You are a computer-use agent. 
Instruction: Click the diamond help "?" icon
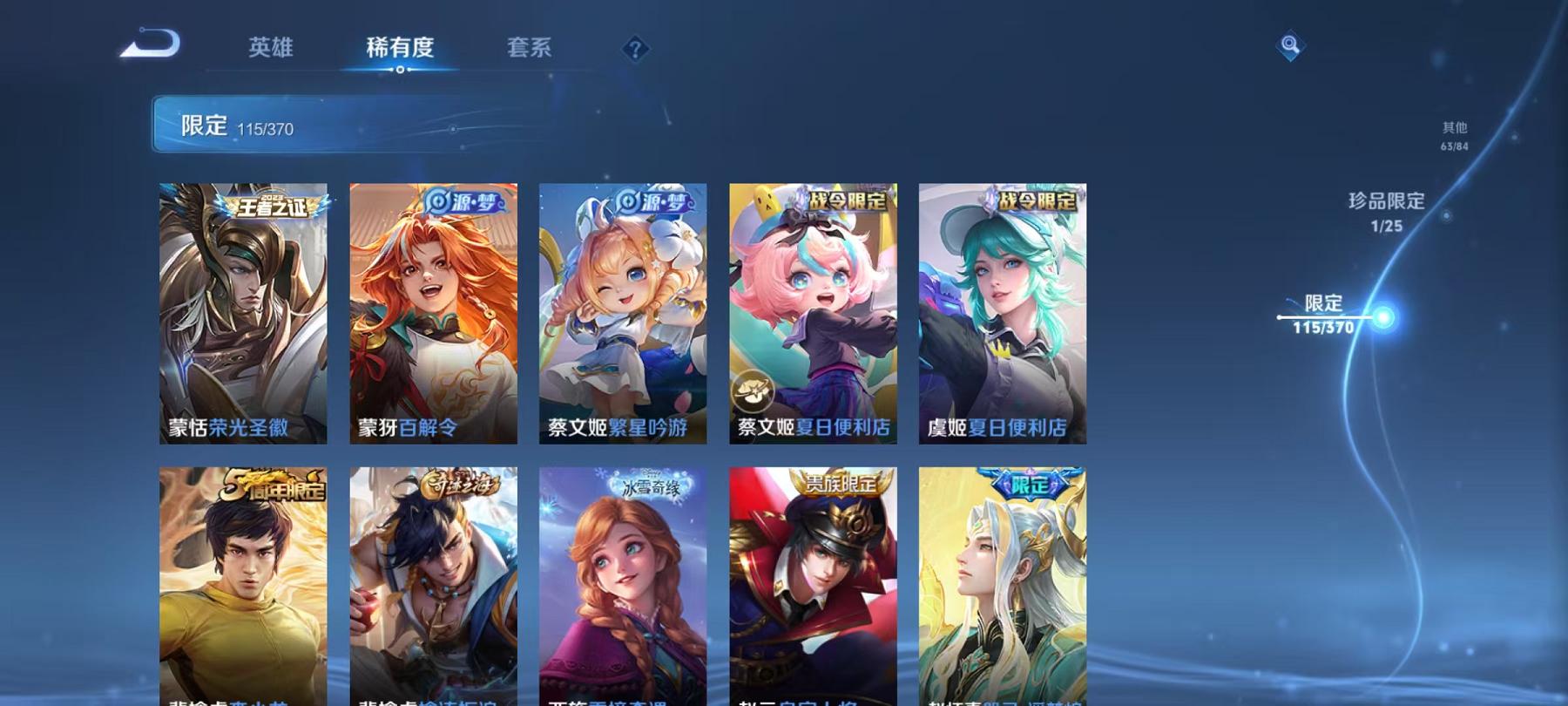coord(635,50)
